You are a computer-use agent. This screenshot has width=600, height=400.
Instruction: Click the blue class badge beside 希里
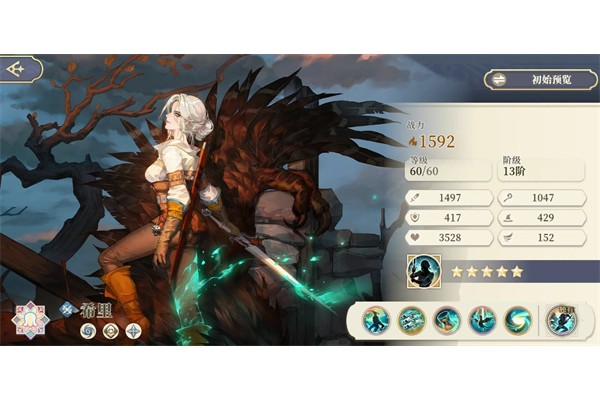(68, 309)
